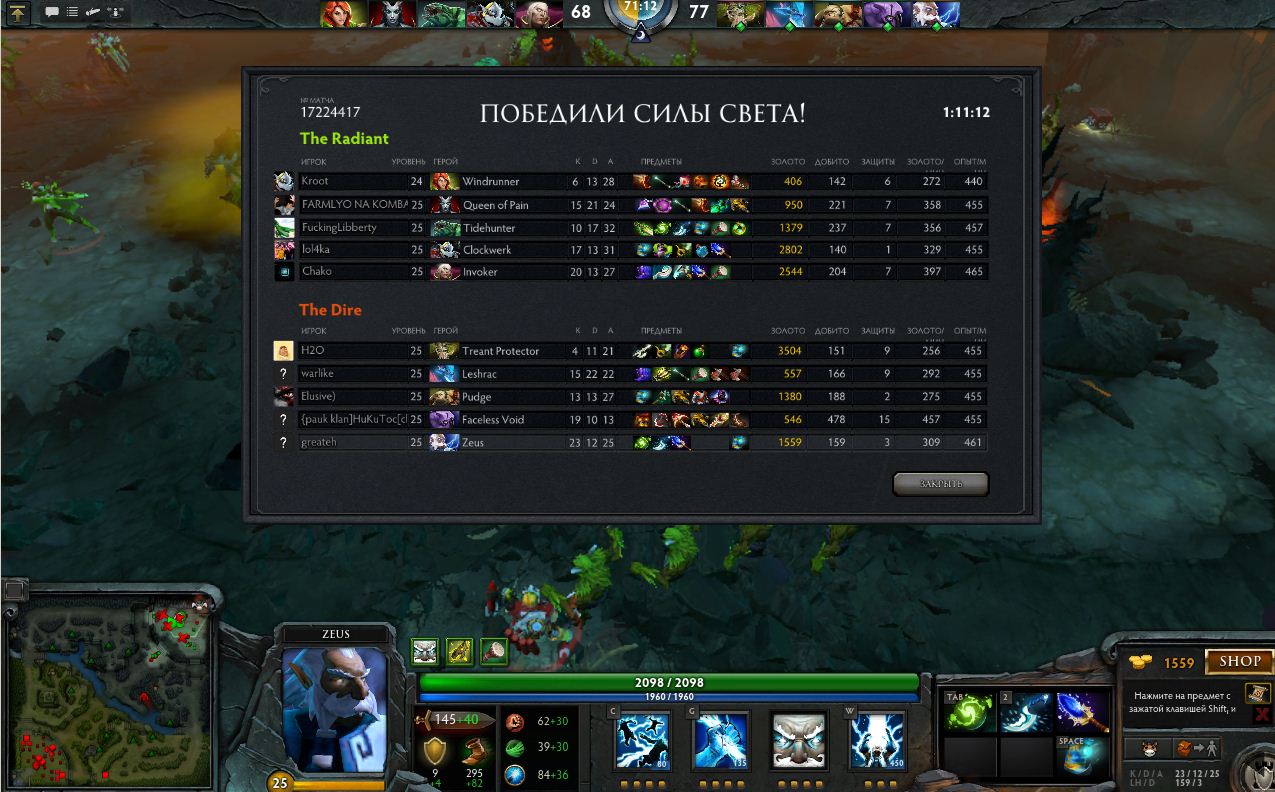Select Faceless Void's row in the Dire scoreboard
This screenshot has width=1275, height=792.
pos(630,420)
